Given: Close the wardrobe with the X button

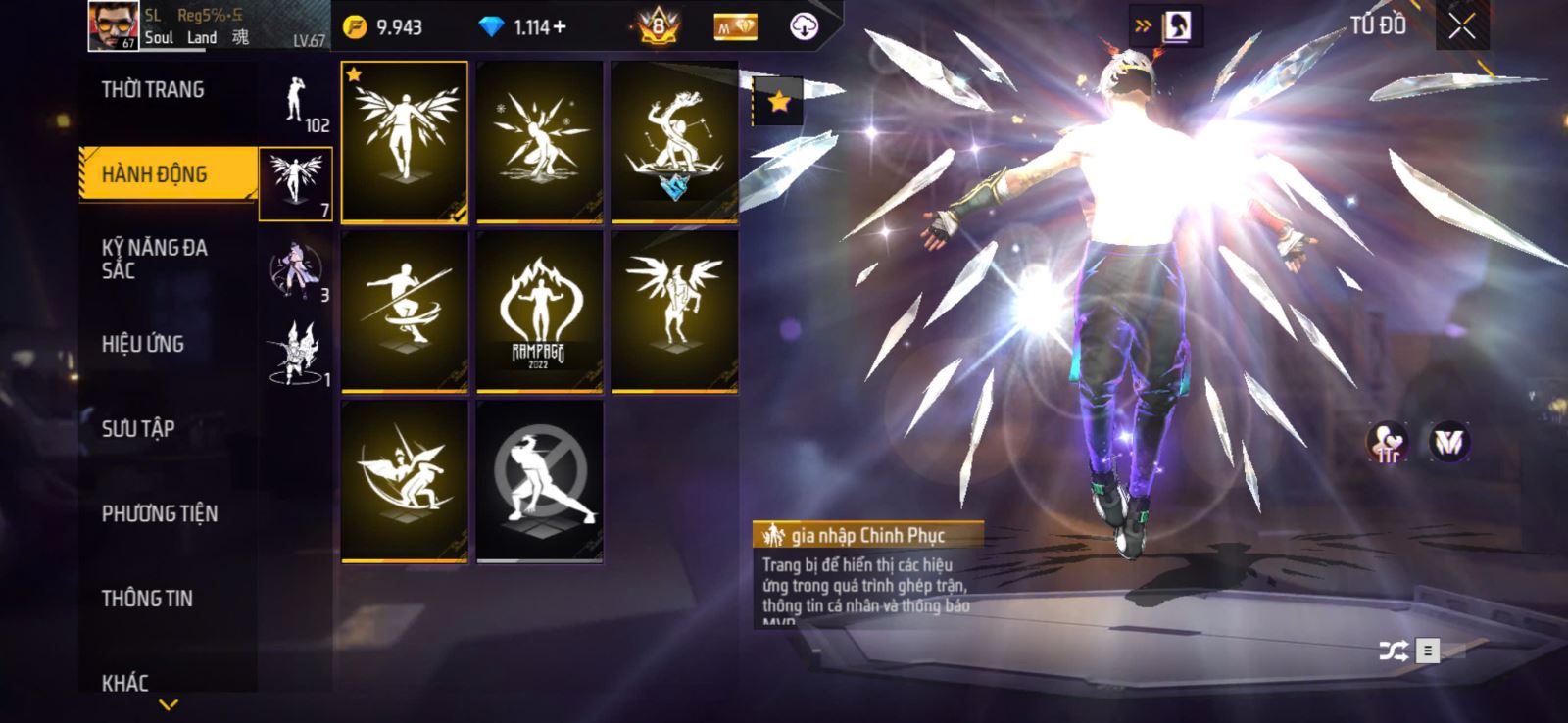Looking at the screenshot, I should 1461,27.
